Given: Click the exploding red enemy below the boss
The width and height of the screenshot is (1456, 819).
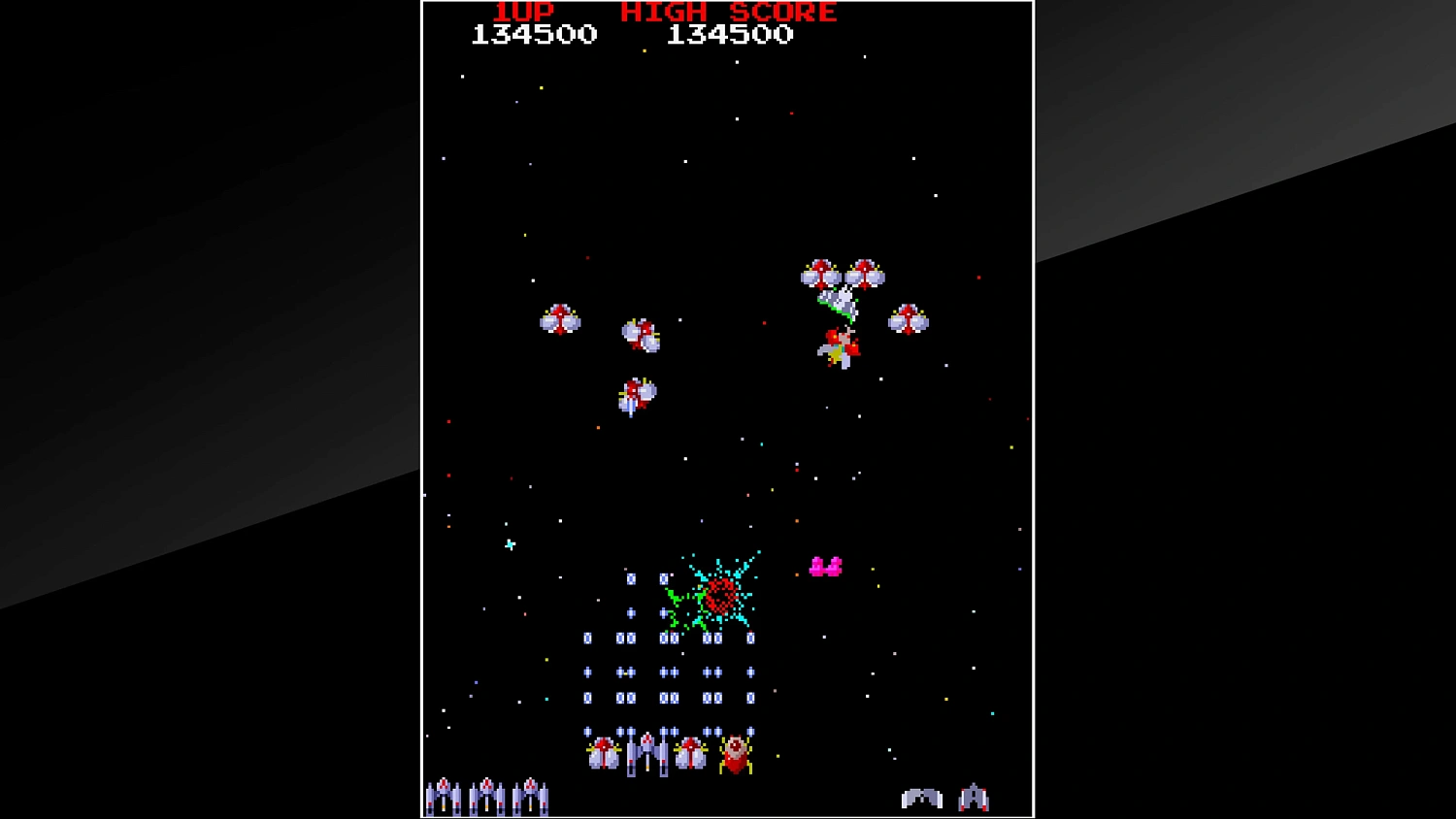Looking at the screenshot, I should tap(837, 347).
